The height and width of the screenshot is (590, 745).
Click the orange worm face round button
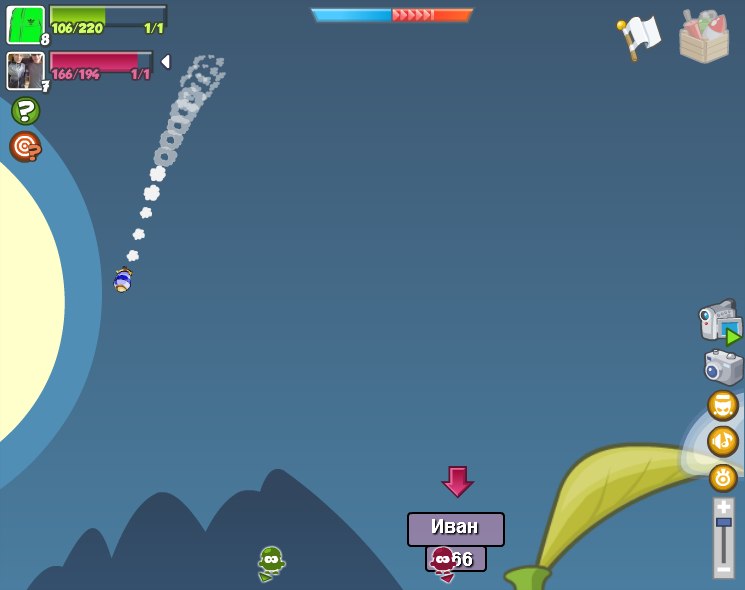coord(723,405)
